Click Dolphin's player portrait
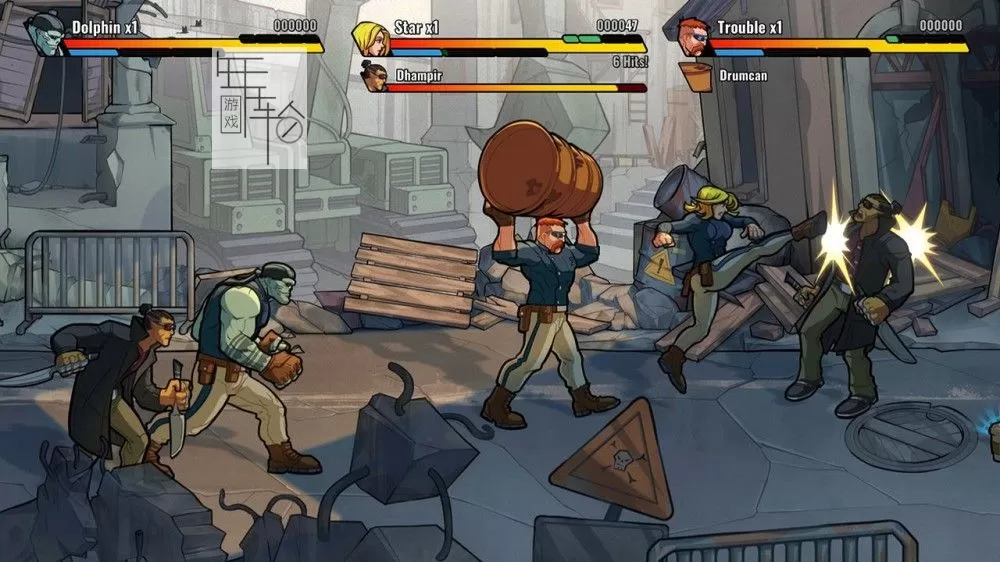Viewport: 1000px width, 562px height. pos(45,34)
